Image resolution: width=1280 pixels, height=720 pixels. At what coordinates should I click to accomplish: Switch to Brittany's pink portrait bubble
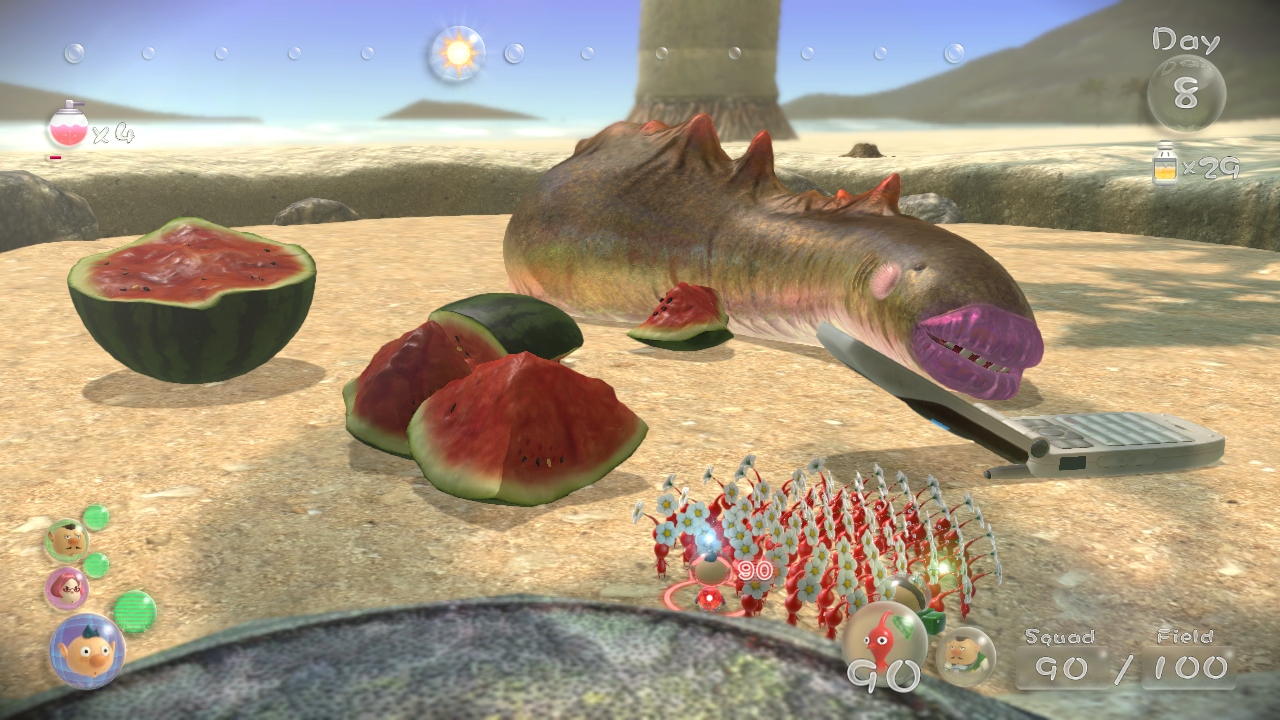tap(66, 588)
